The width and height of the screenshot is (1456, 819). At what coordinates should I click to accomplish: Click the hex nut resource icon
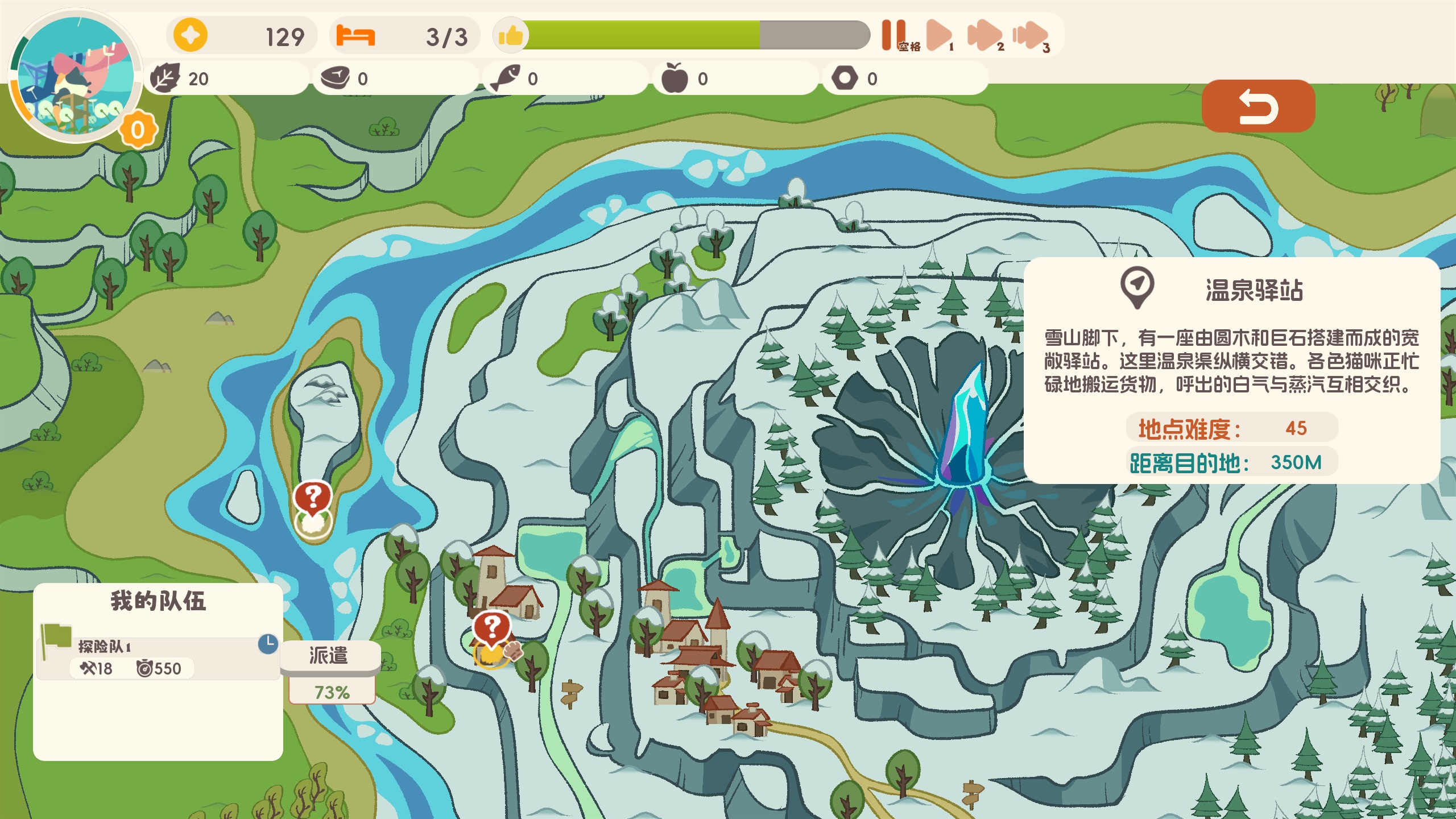click(x=845, y=78)
